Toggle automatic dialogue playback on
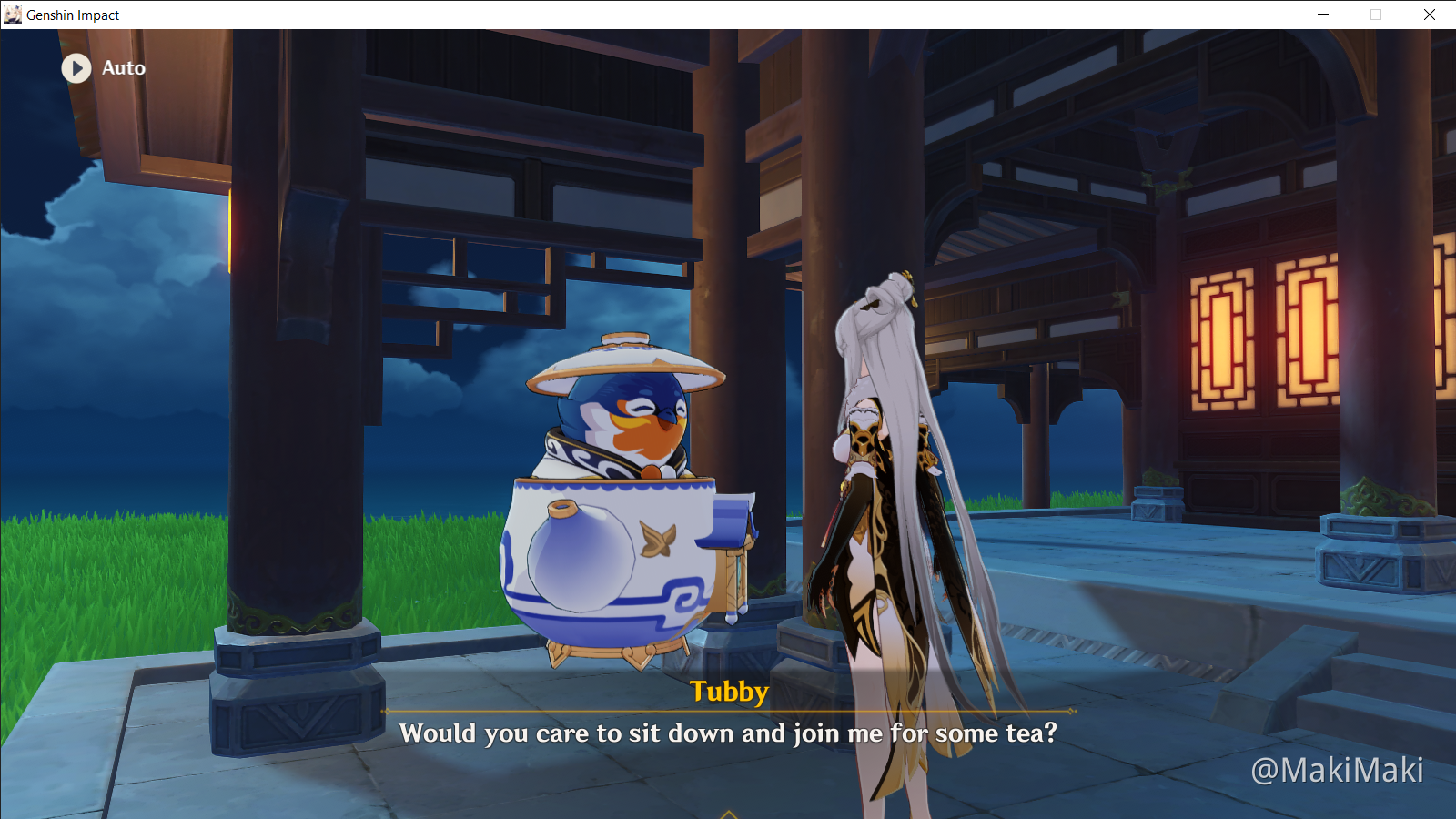 pyautogui.click(x=100, y=68)
